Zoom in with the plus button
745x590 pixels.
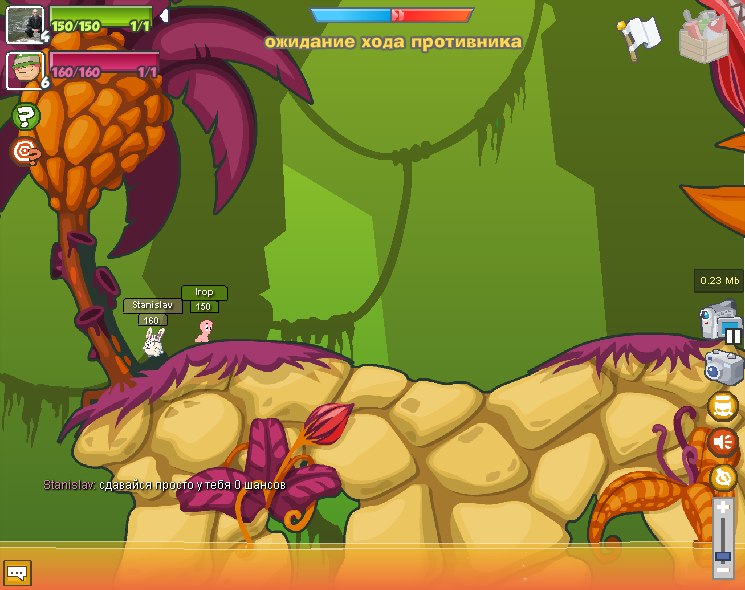point(723,508)
